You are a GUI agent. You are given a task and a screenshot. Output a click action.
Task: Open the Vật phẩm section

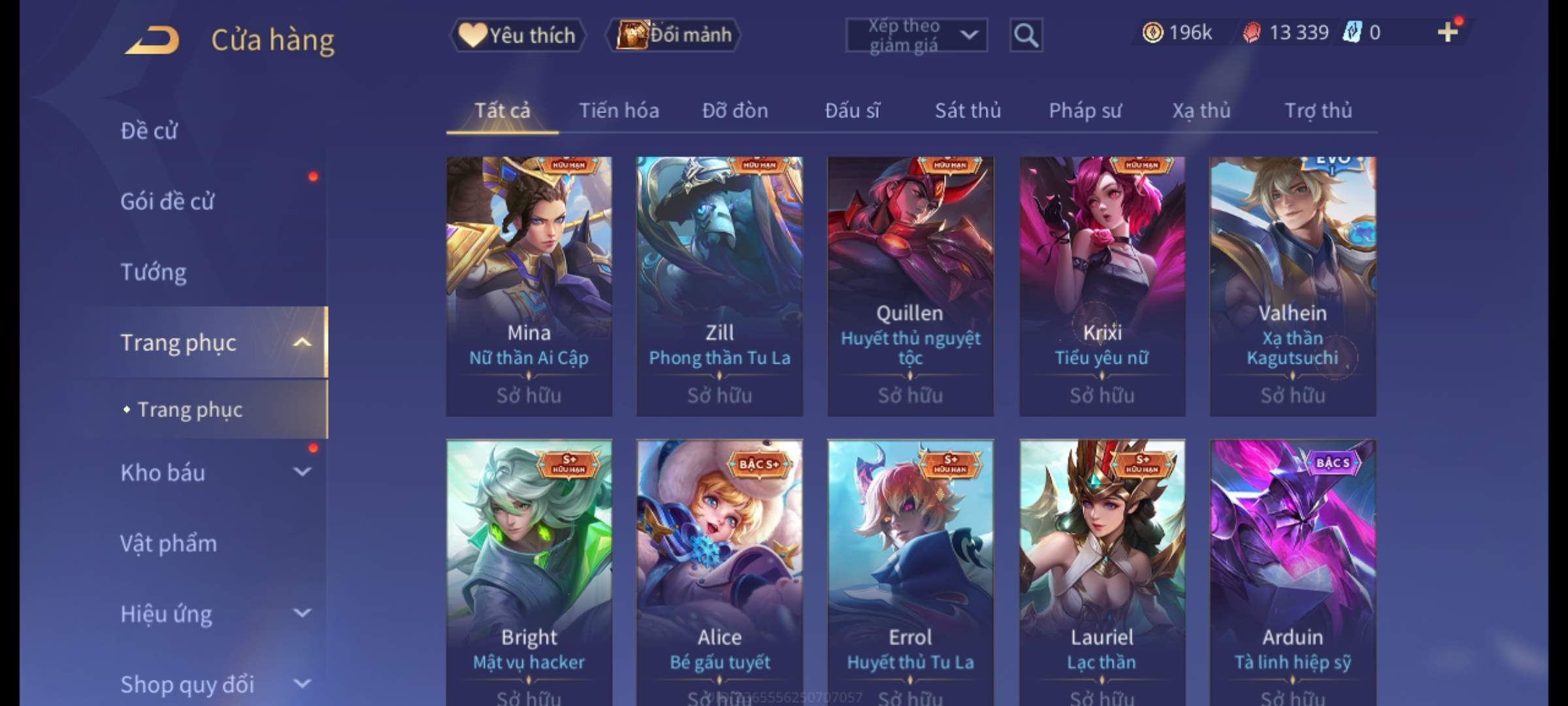pyautogui.click(x=169, y=543)
